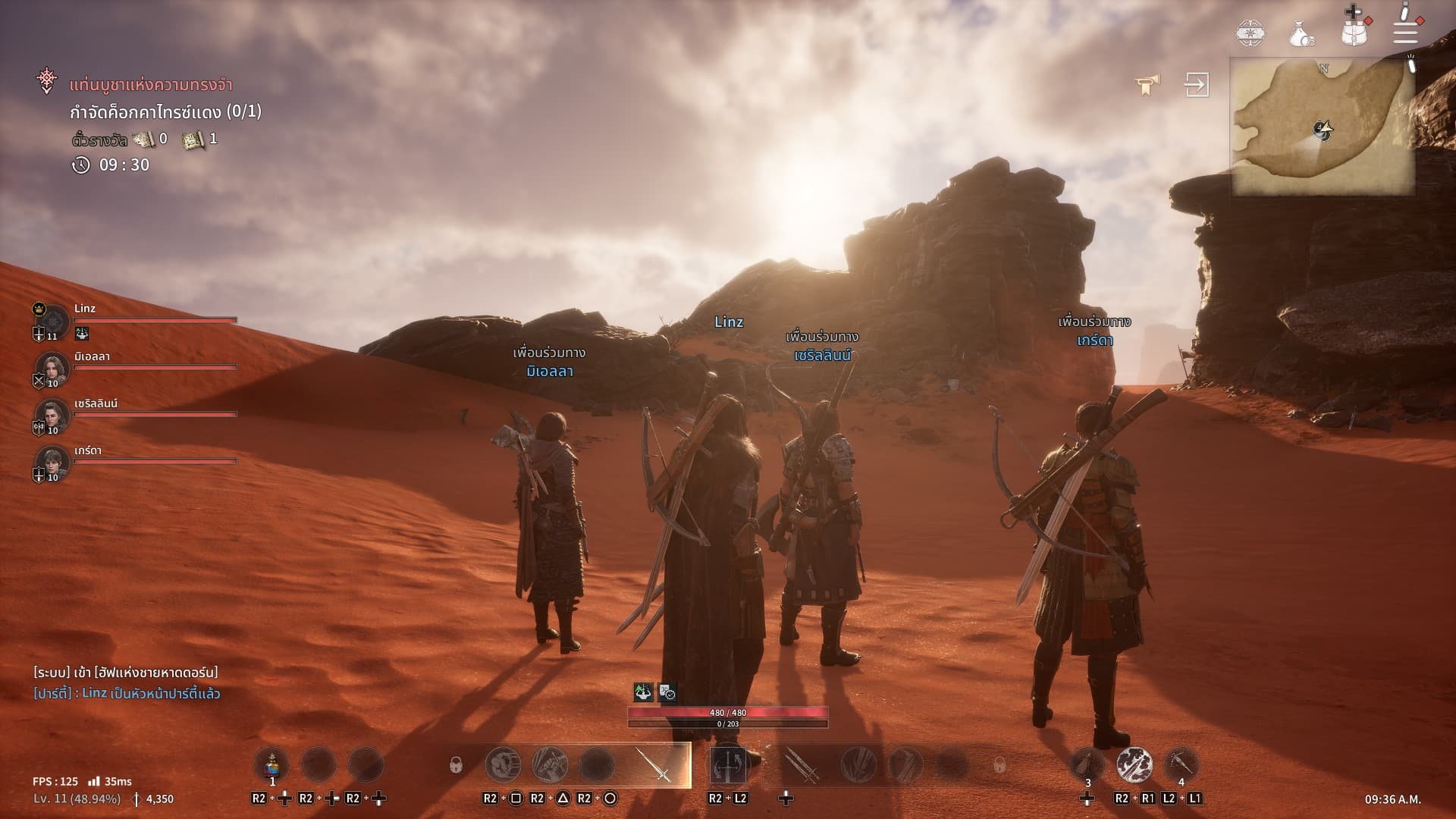Click the trumpet banner icon

[1147, 84]
